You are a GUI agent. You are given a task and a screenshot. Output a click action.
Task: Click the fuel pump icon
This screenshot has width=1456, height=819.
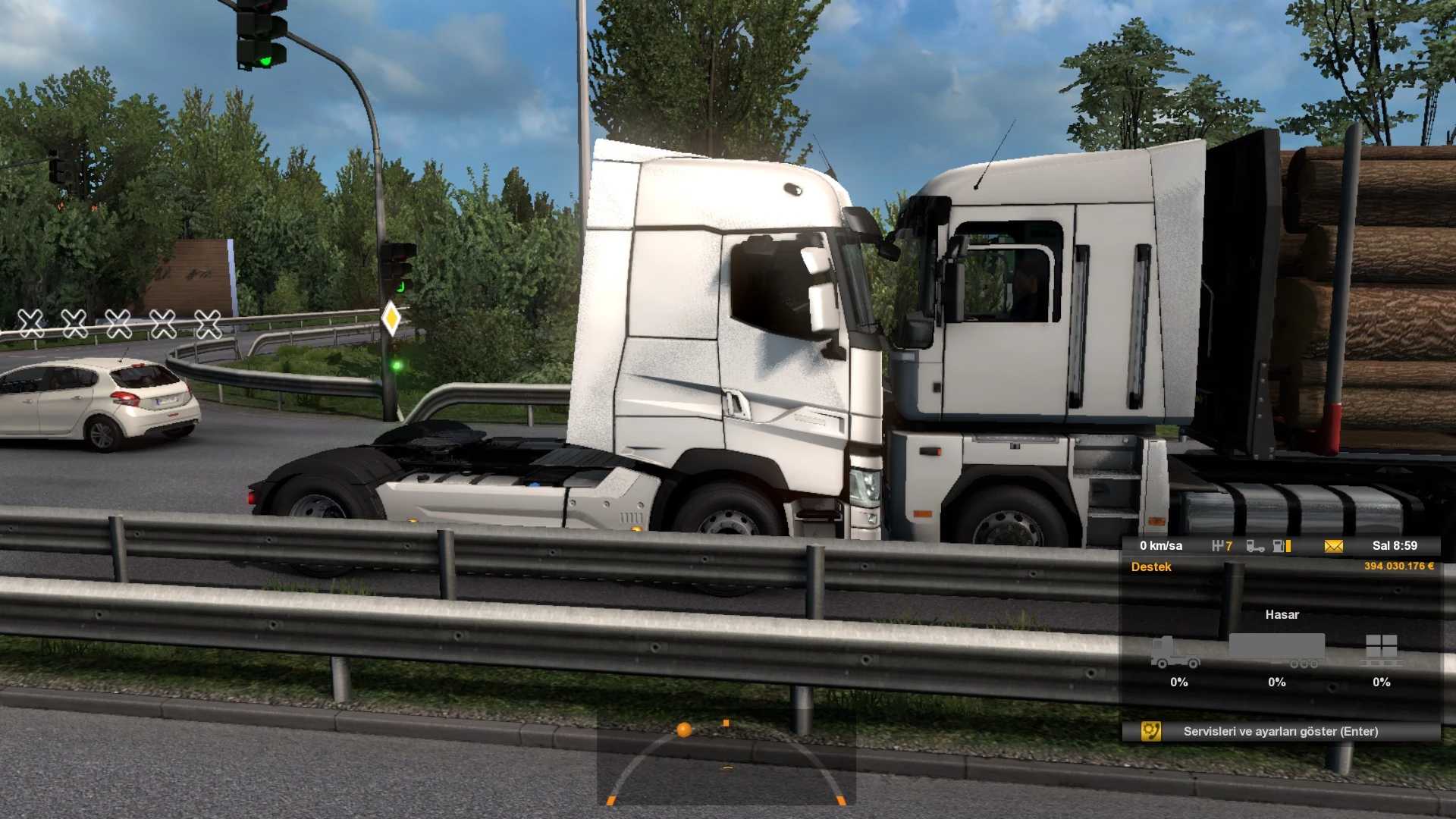pyautogui.click(x=1279, y=545)
